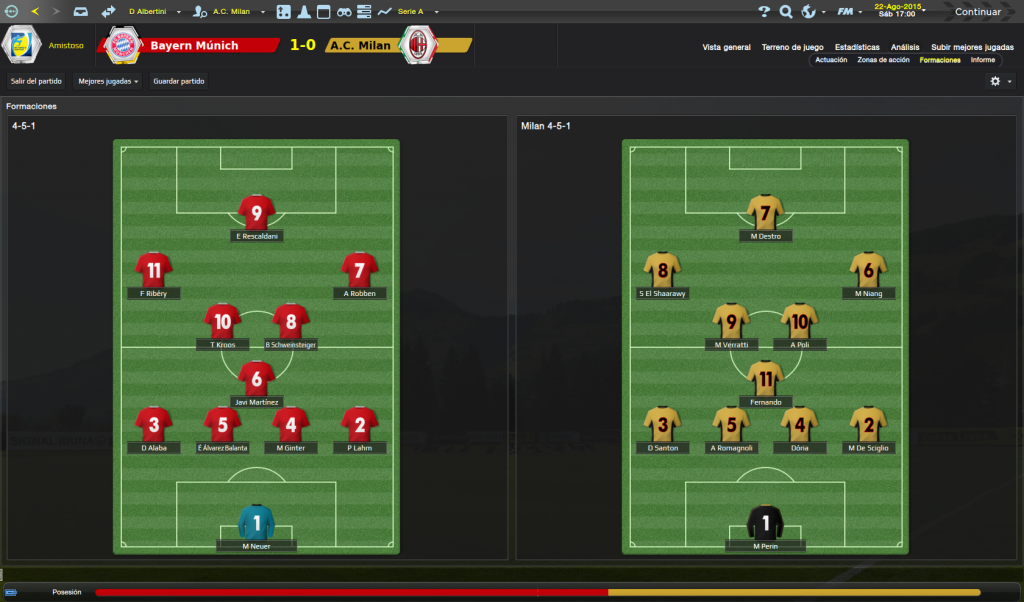Open Zonas de acción sub-tab
The image size is (1024, 602).
coord(883,60)
